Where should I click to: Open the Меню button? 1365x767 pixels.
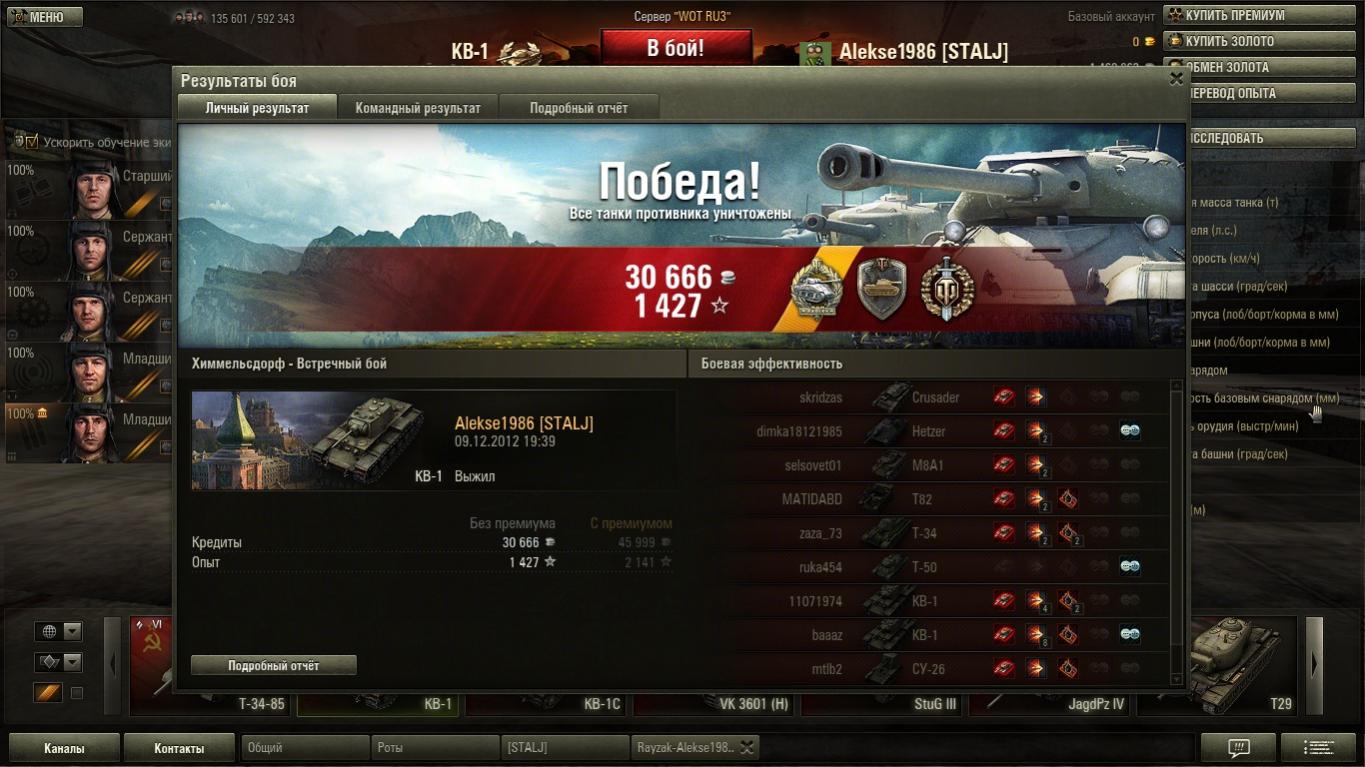(x=44, y=17)
